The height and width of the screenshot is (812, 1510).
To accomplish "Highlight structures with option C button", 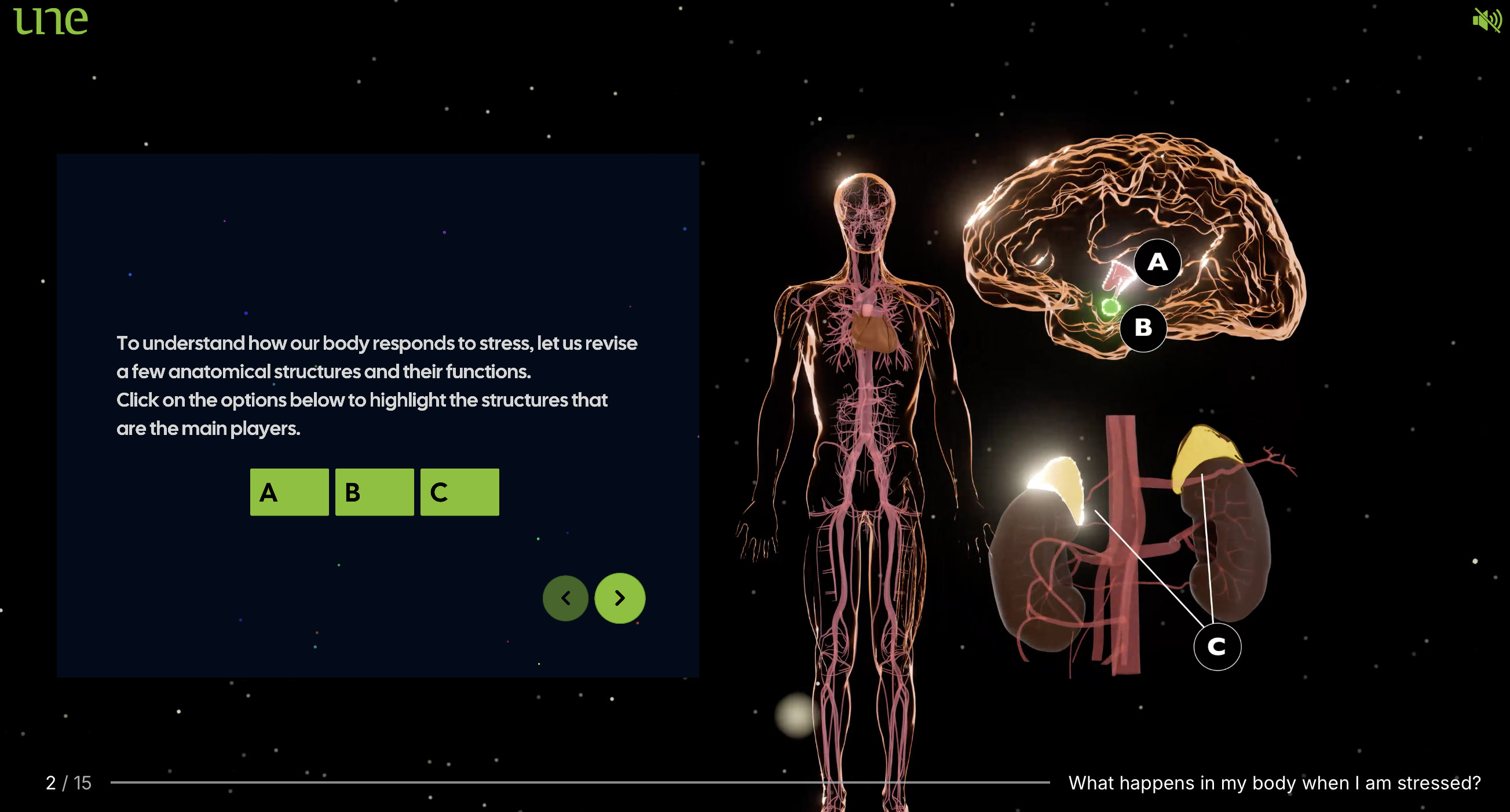I will (459, 492).
